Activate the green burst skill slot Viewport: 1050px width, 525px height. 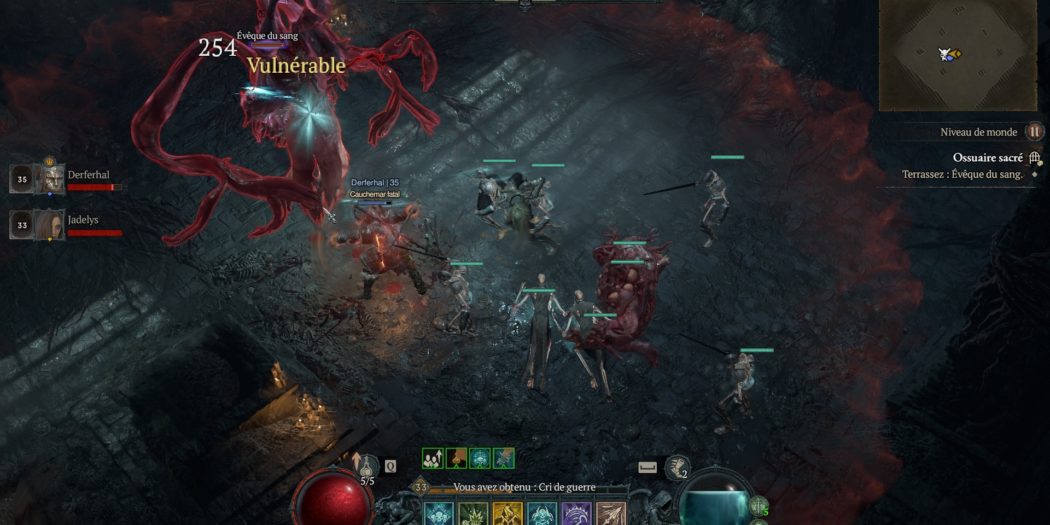click(473, 514)
